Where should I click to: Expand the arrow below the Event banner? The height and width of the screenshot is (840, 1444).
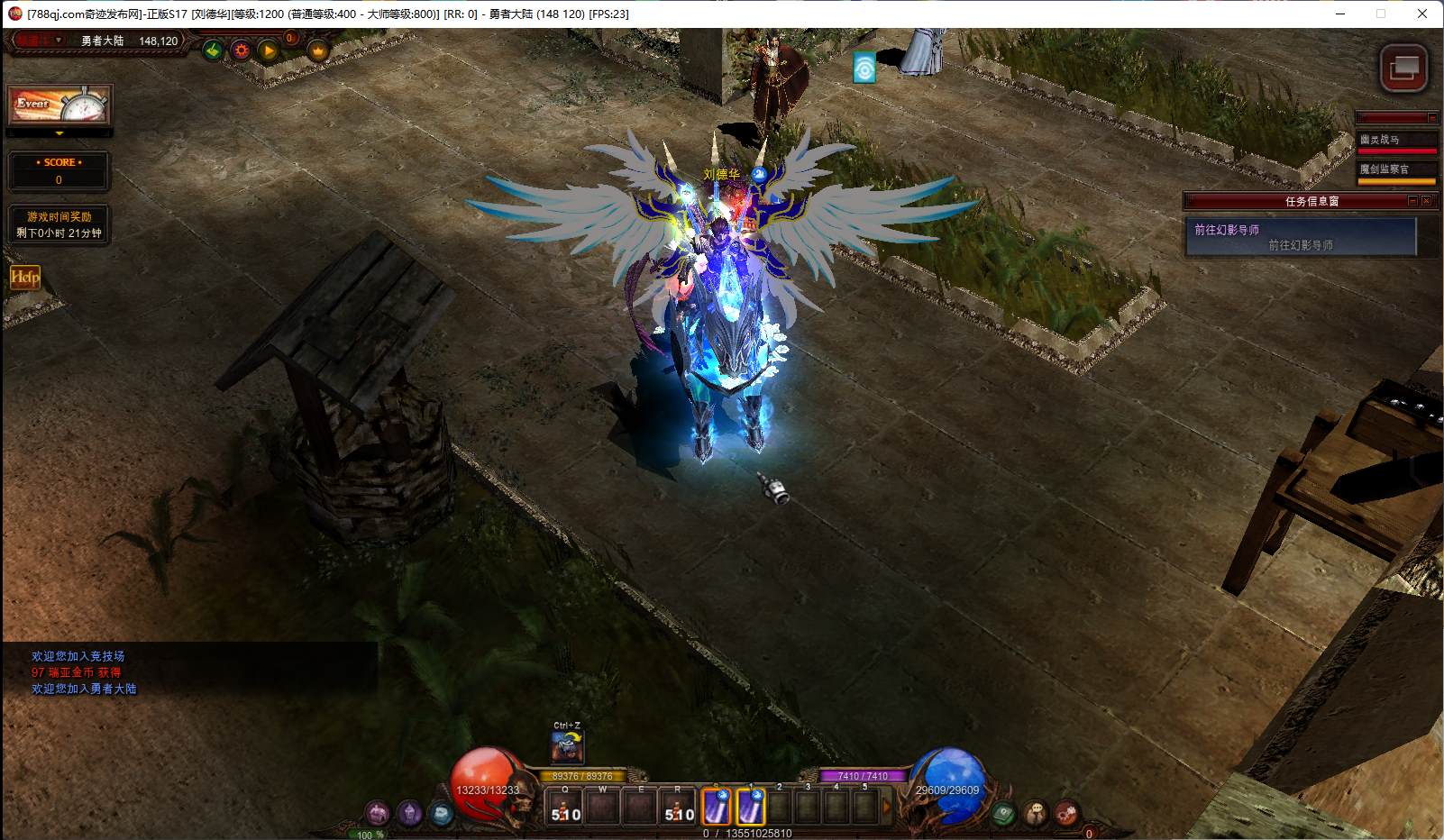59,133
